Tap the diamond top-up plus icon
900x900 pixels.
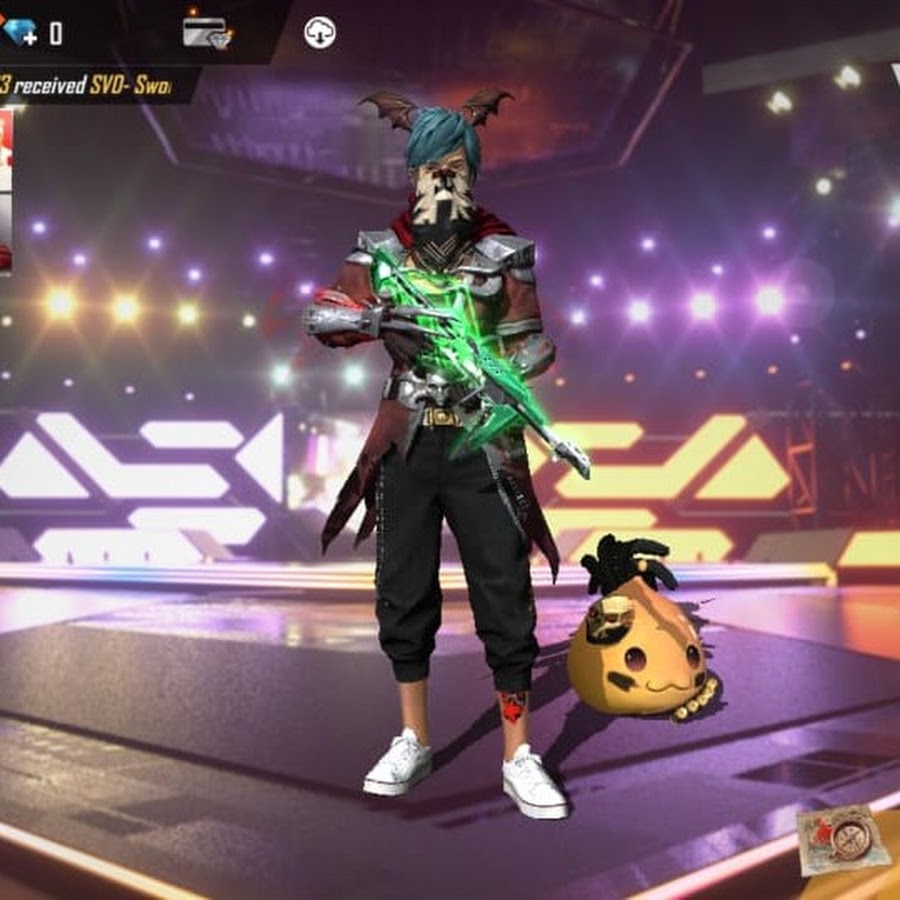(x=19, y=32)
